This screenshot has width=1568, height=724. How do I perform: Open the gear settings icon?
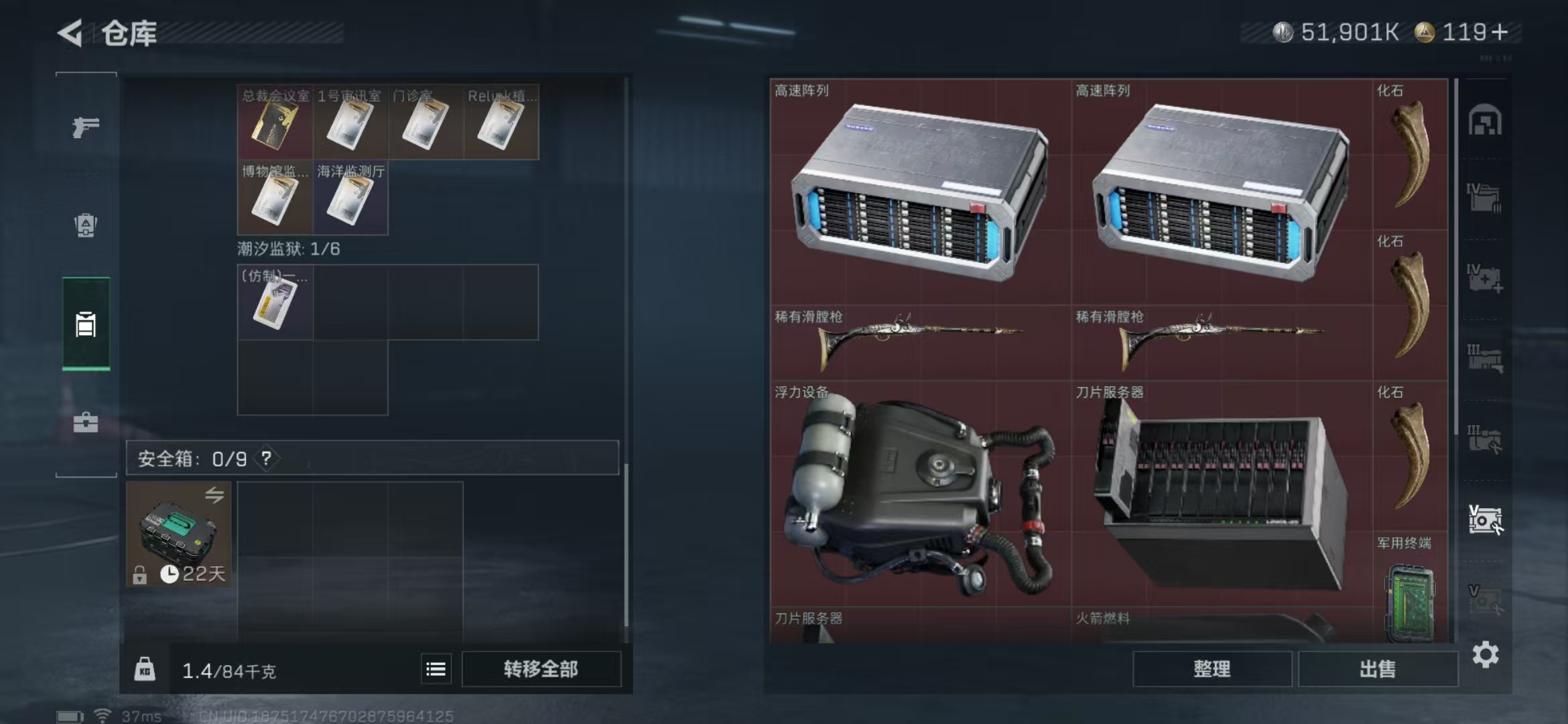click(1485, 654)
